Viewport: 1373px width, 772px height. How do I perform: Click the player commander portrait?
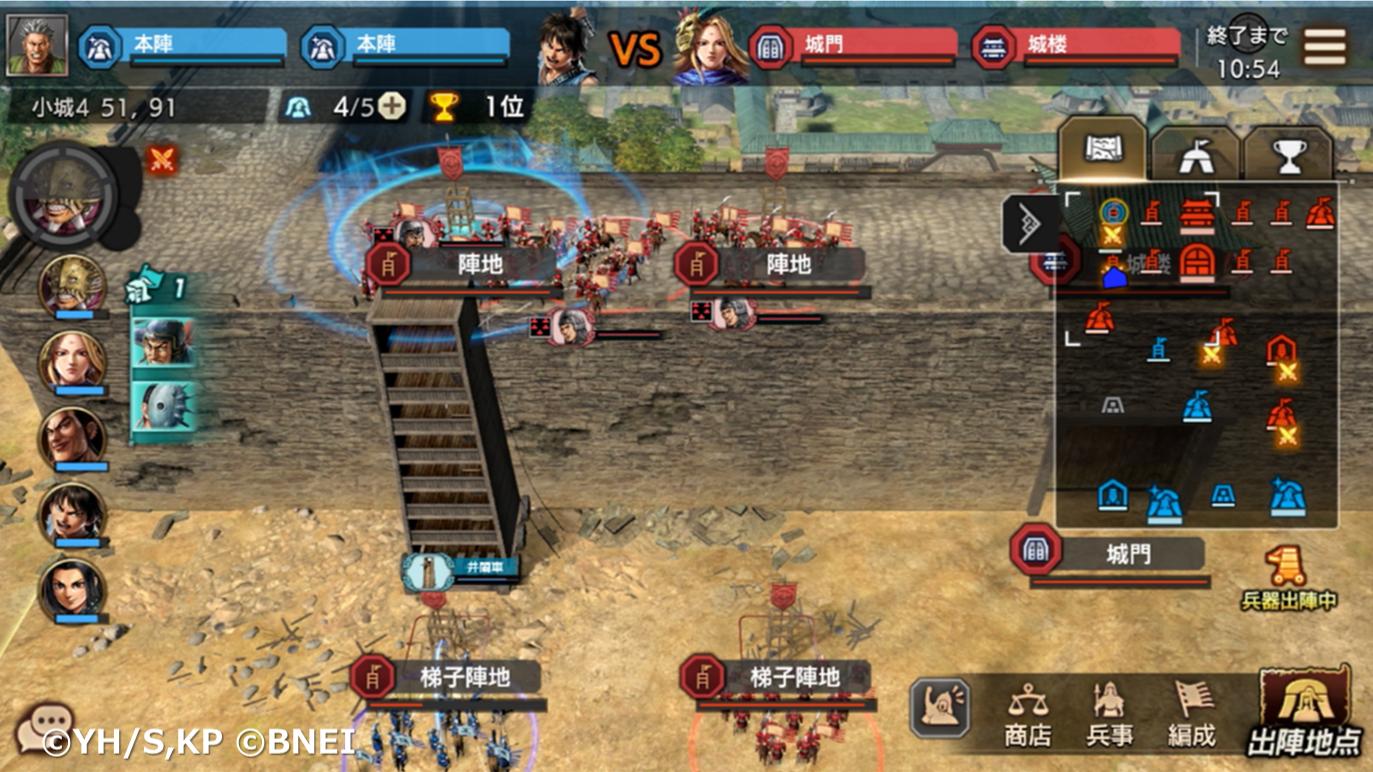tap(37, 45)
